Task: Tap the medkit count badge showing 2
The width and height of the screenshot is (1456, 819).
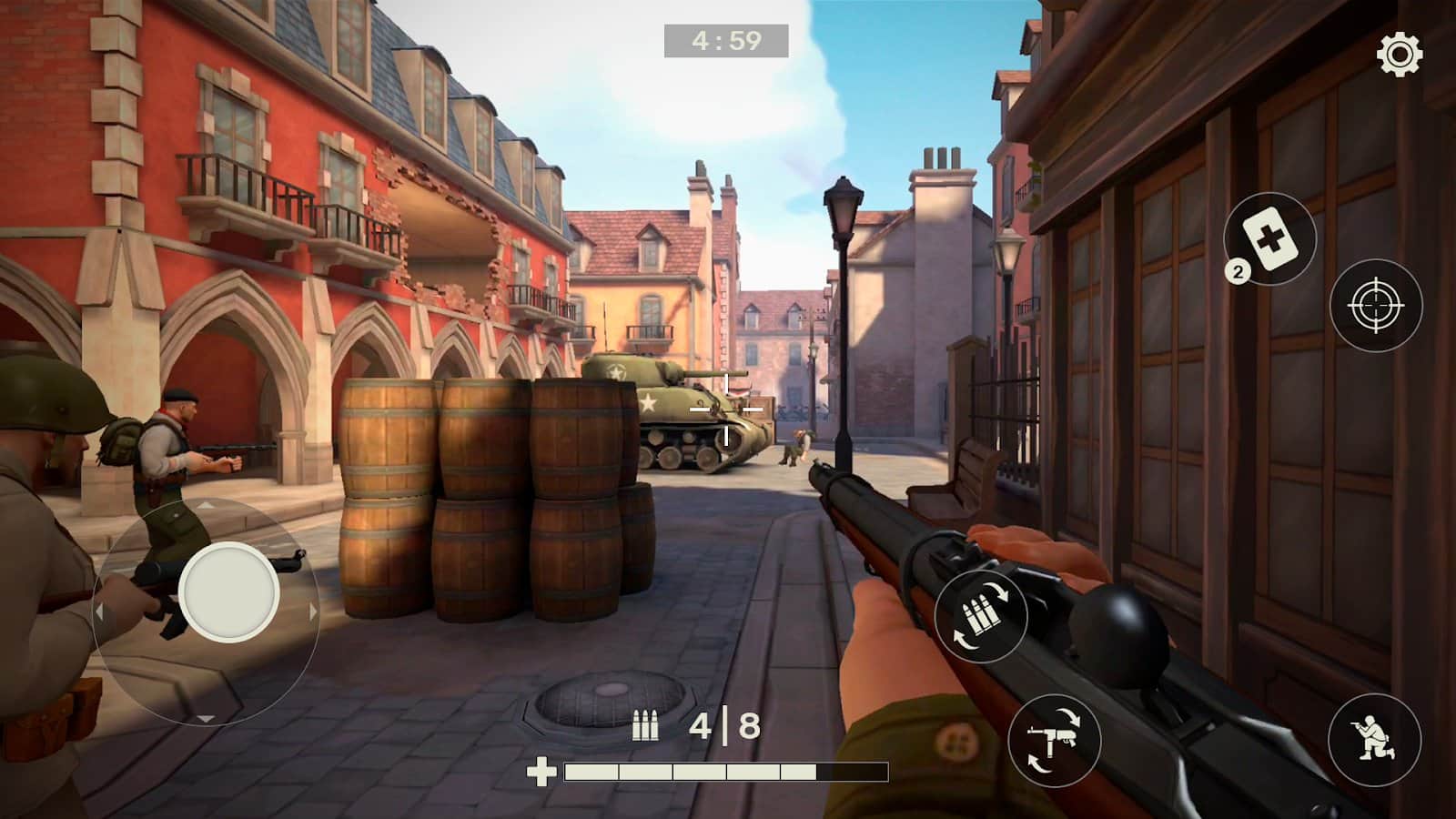Action: 1238,269
